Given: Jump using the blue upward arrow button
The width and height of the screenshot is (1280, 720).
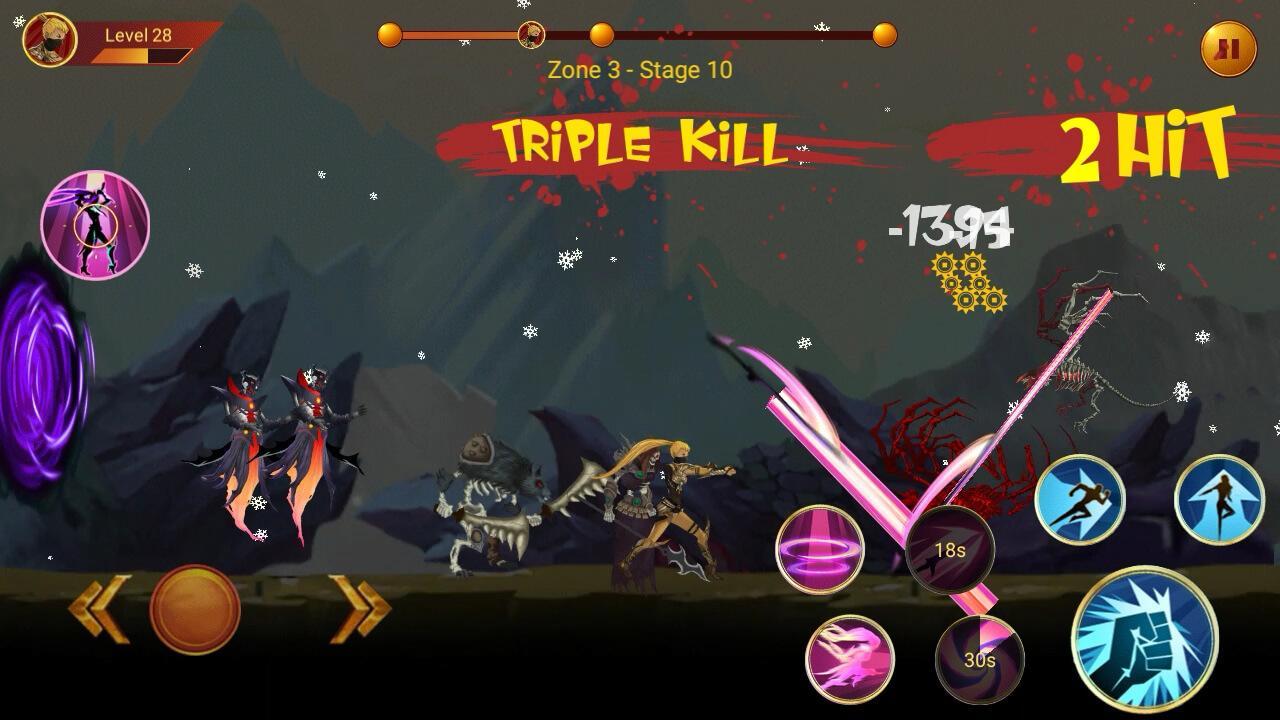Looking at the screenshot, I should click(x=1219, y=499).
